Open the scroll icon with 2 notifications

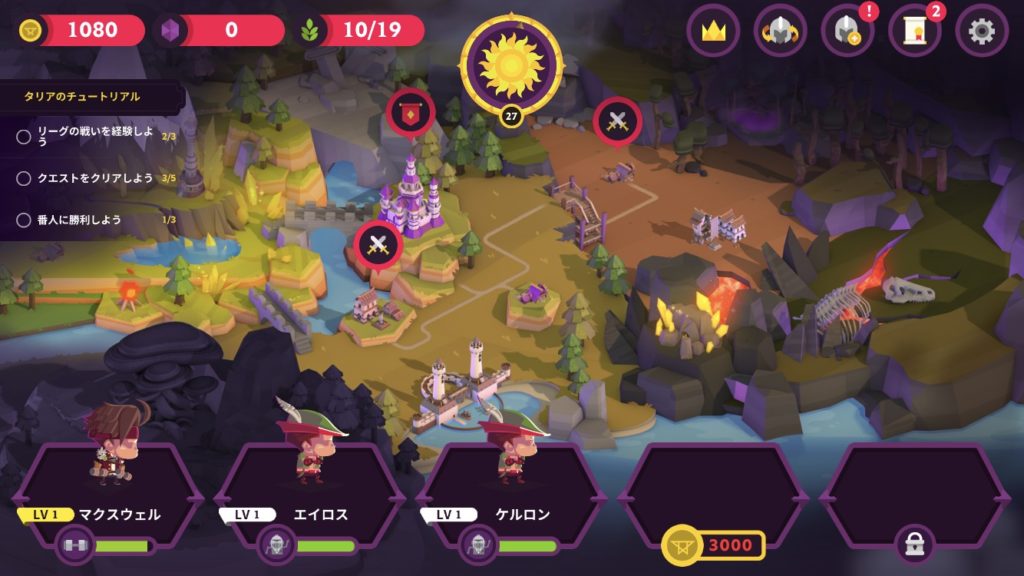coord(915,31)
